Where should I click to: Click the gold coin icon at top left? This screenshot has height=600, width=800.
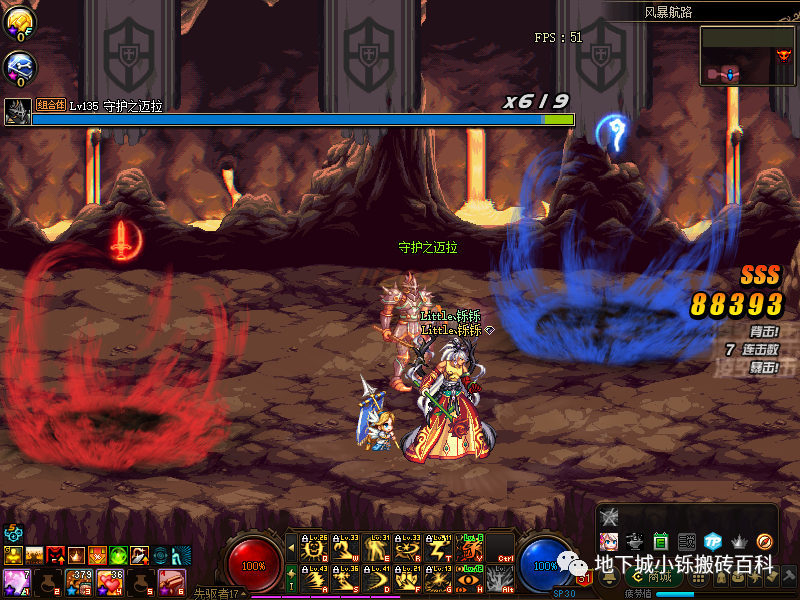[19, 22]
